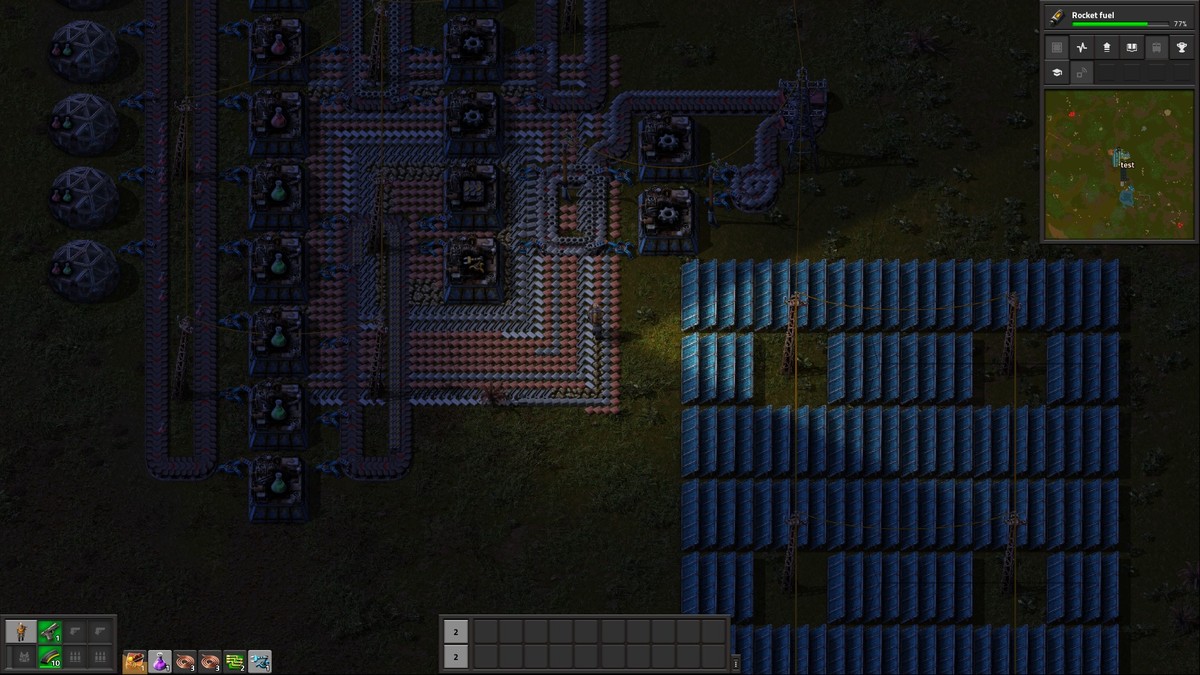Open the small quickbar options button
The width and height of the screenshot is (1200, 675).
click(735, 663)
